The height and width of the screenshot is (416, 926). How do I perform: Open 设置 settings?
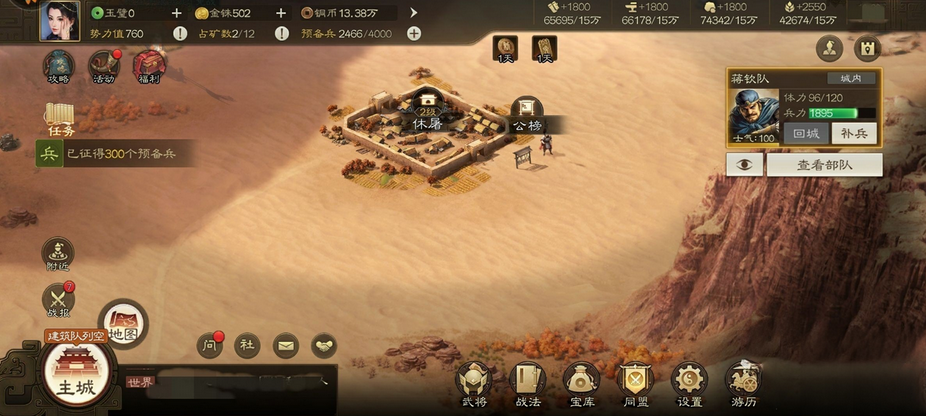(689, 382)
